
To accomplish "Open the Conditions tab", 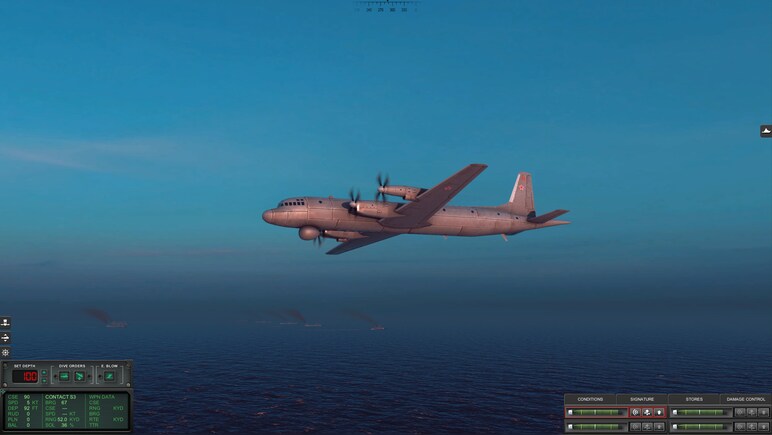I will (590, 399).
